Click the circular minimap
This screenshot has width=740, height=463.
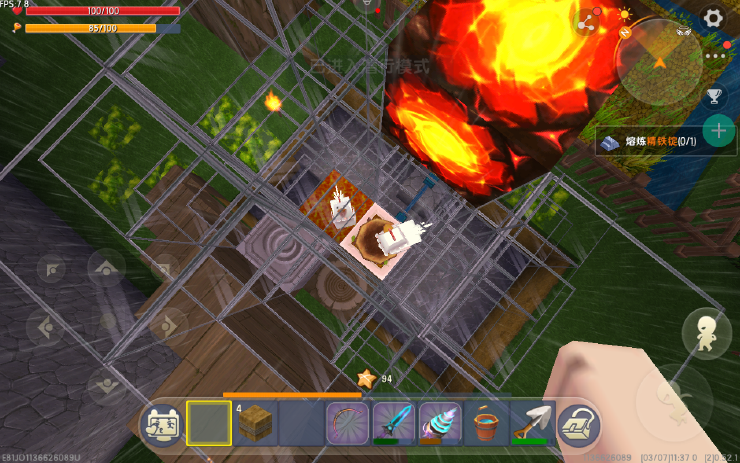[659, 62]
